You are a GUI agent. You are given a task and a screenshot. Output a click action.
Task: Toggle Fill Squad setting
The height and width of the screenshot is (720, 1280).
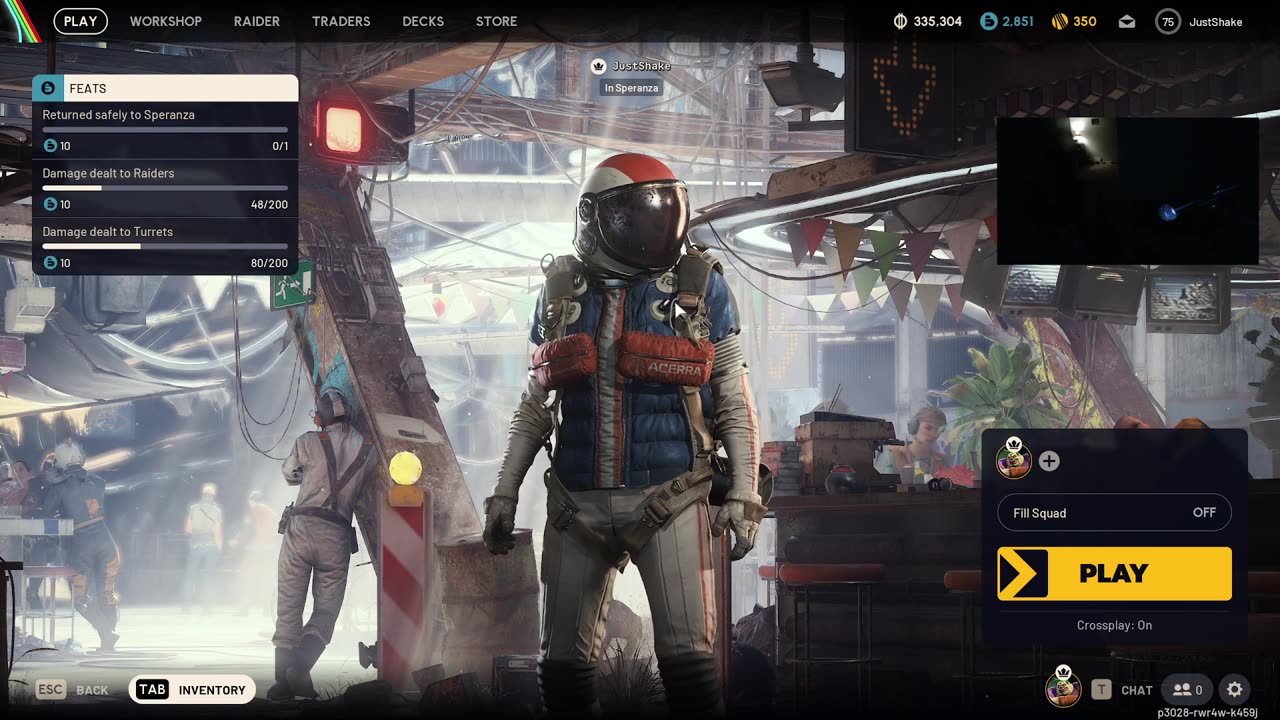(x=1114, y=513)
